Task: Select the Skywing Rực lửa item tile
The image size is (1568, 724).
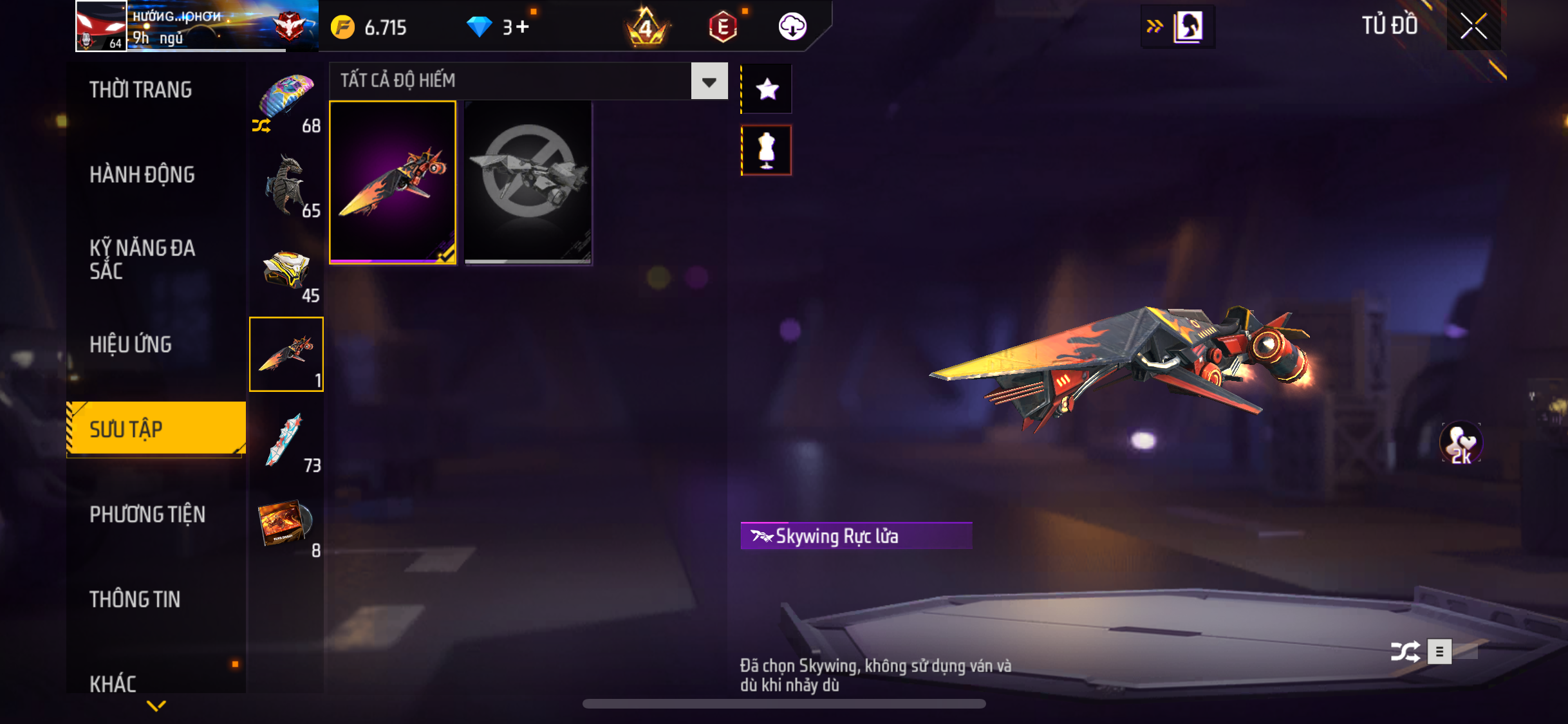Action: [x=393, y=182]
